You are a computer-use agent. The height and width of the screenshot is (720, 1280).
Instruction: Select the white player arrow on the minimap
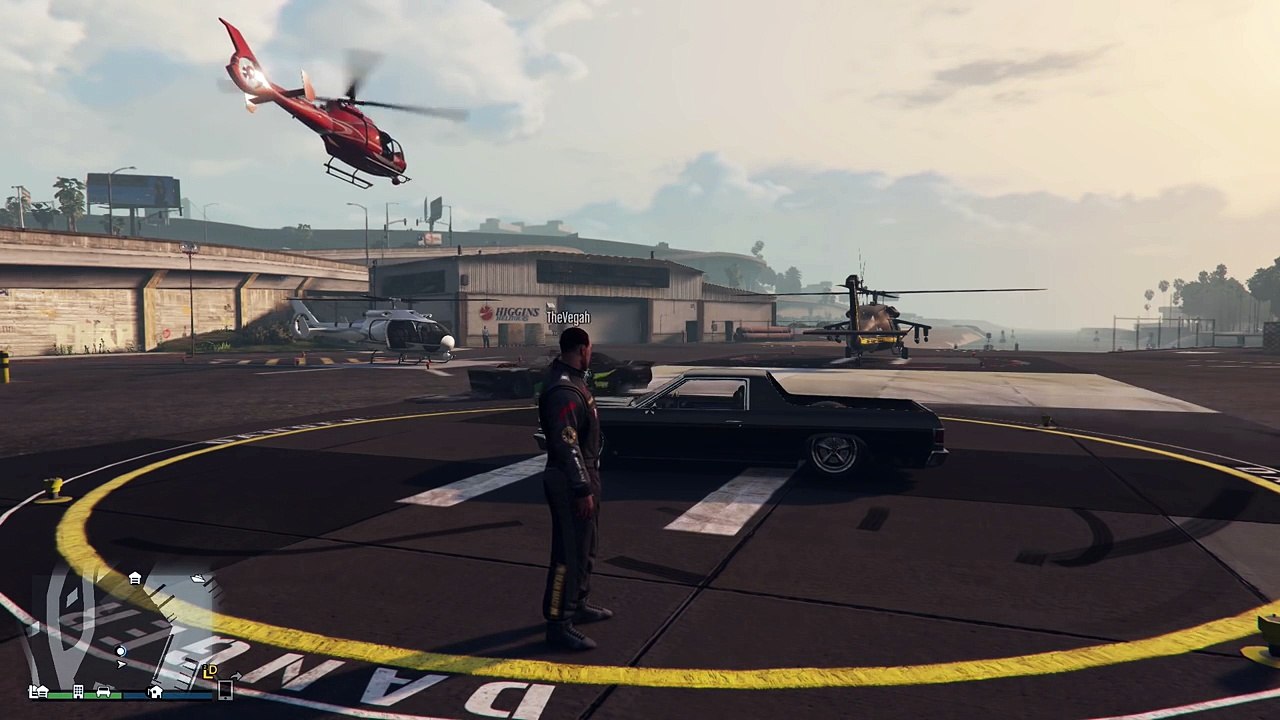[x=121, y=664]
